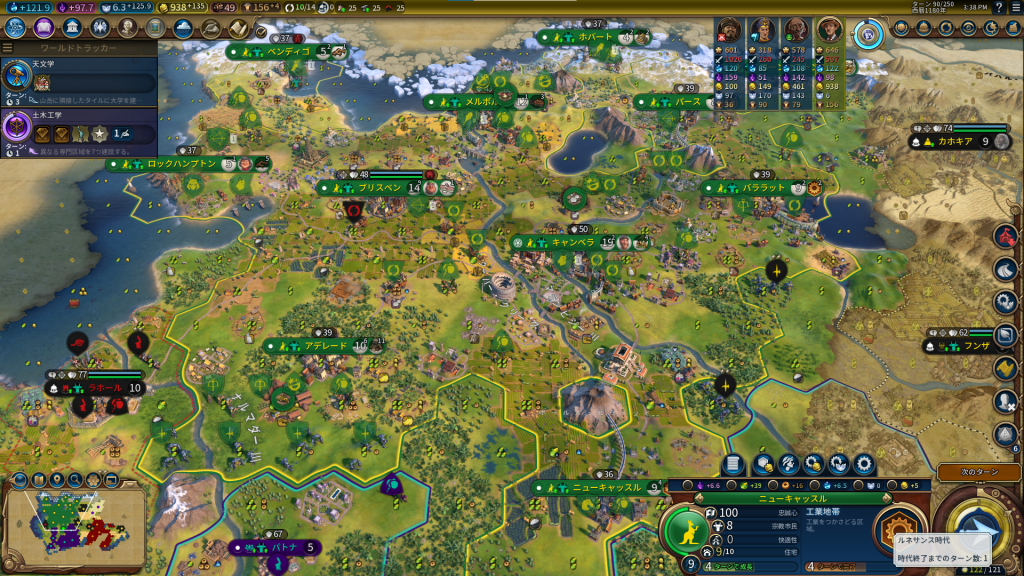Open the civics tree button
This screenshot has height=576, width=1024.
pos(44,27)
